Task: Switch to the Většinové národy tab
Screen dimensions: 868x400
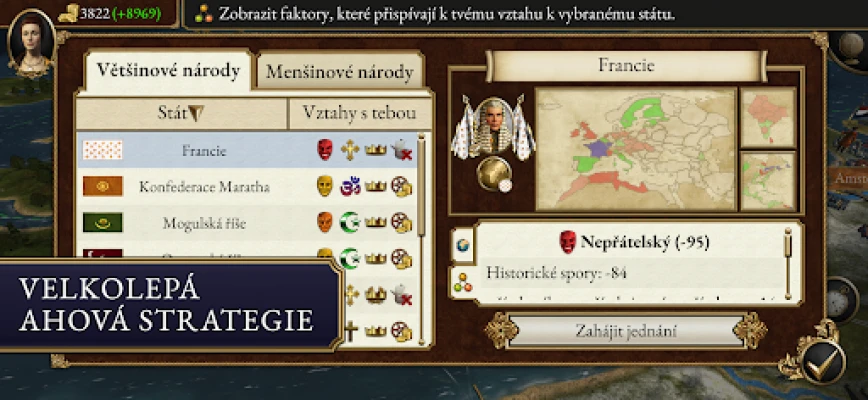Action: click(x=168, y=72)
